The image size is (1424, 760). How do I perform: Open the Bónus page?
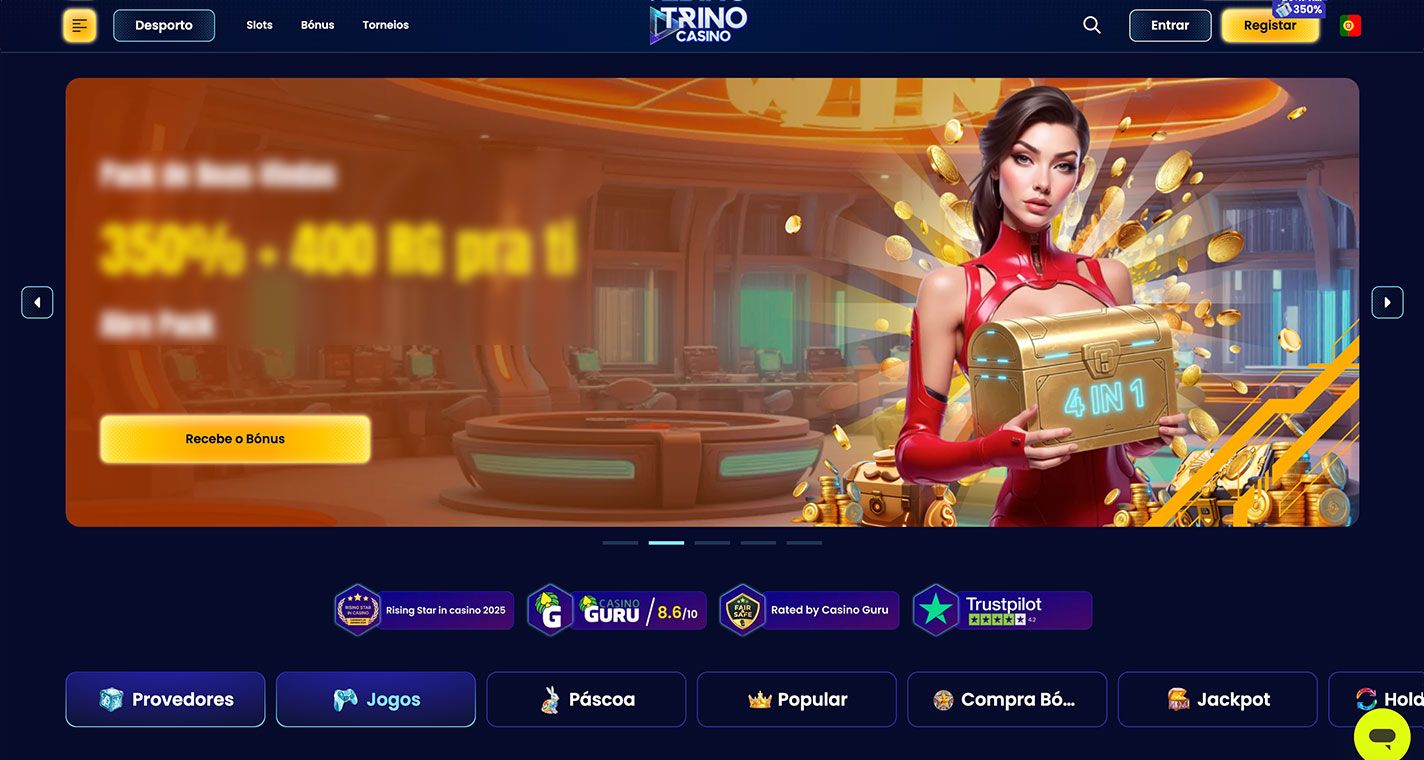point(317,25)
